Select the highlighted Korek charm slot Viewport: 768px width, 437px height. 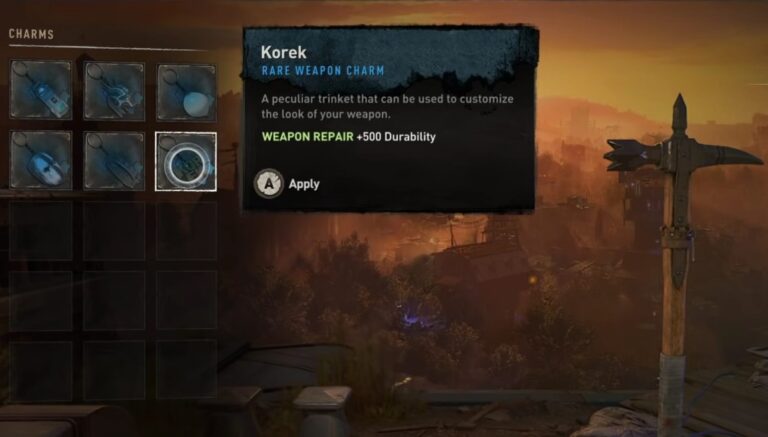click(x=186, y=161)
